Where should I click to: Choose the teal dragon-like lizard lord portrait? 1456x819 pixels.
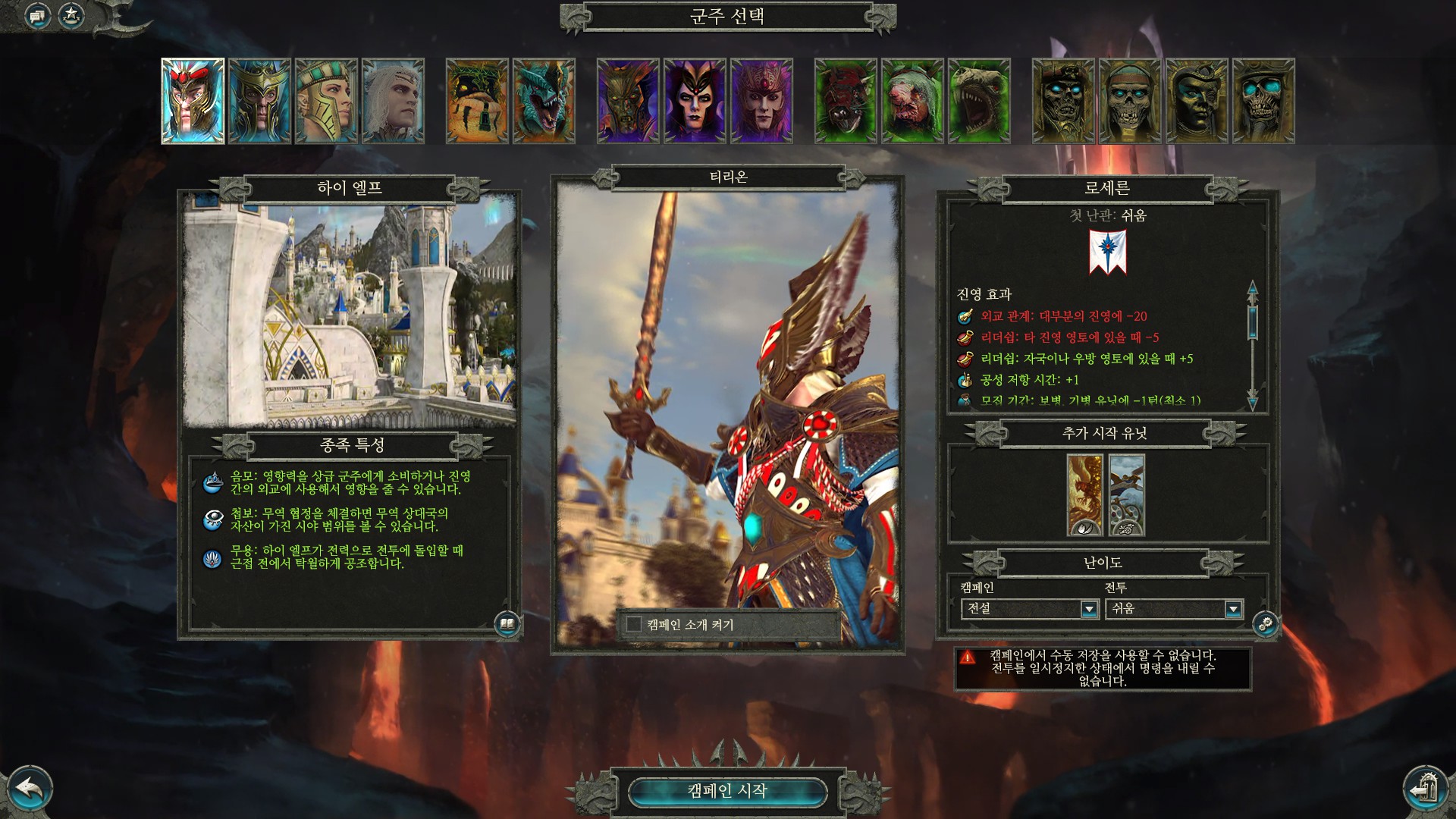click(x=544, y=101)
